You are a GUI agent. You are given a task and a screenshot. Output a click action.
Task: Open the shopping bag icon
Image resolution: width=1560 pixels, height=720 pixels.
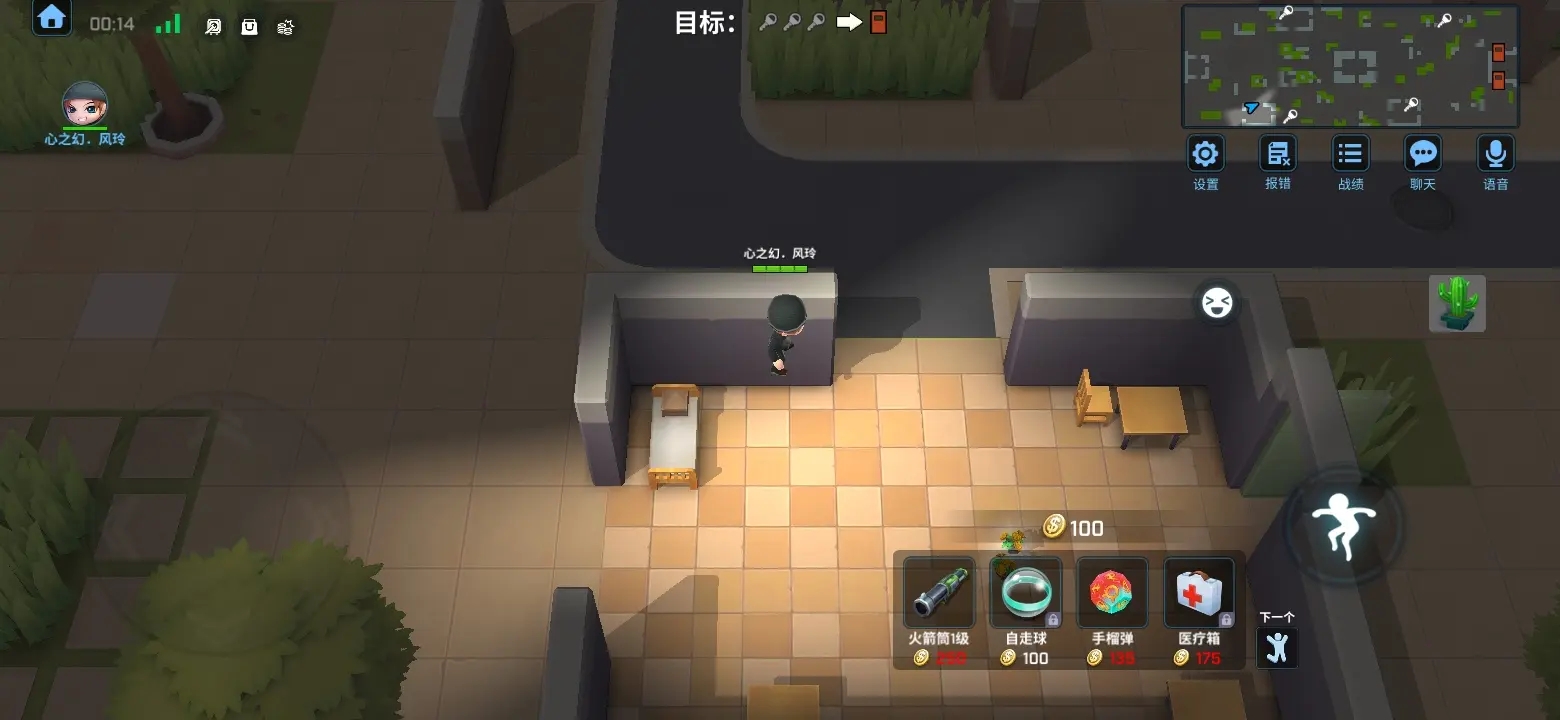click(x=249, y=27)
